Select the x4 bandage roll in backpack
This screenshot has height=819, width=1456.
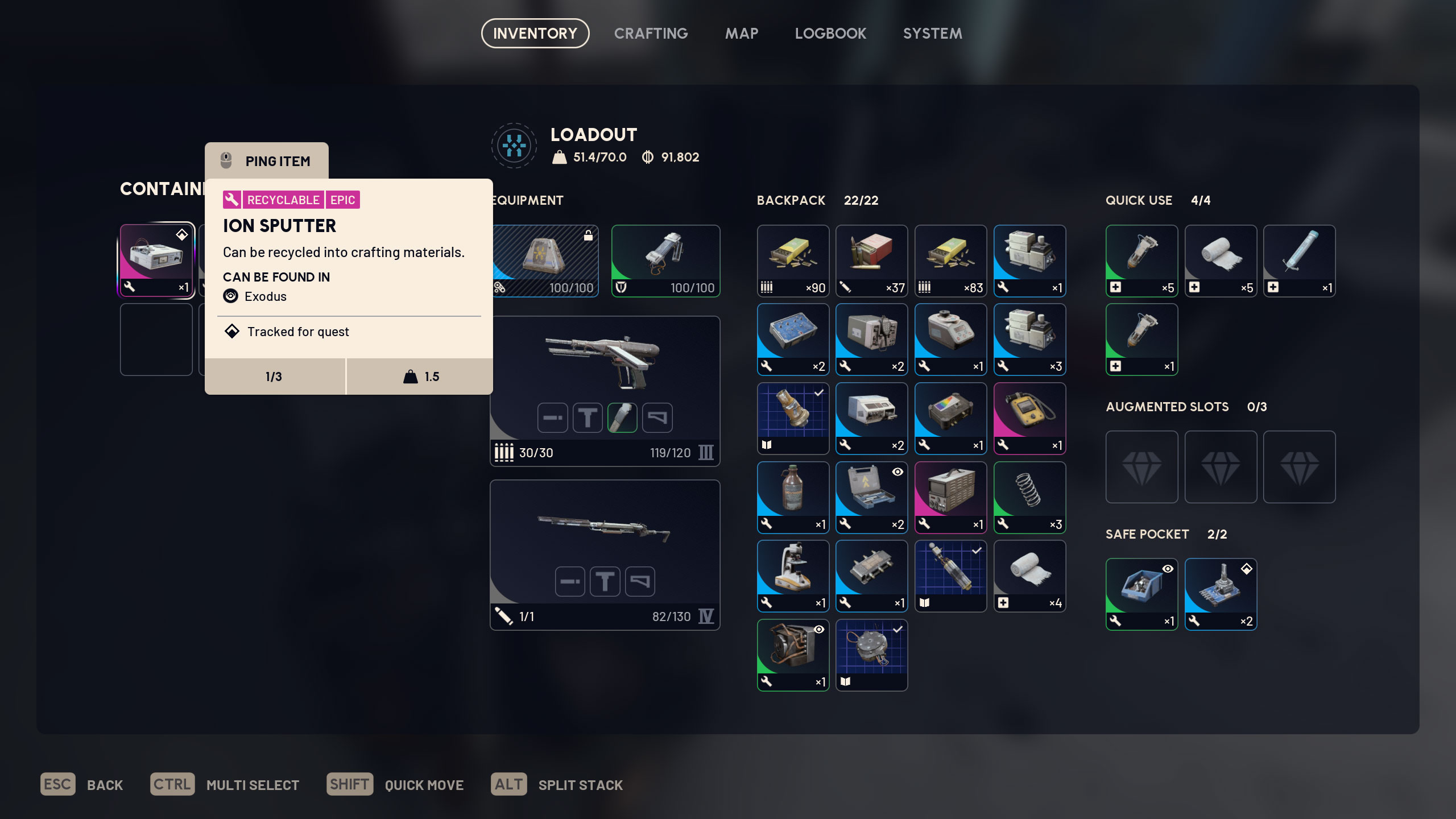pos(1029,576)
